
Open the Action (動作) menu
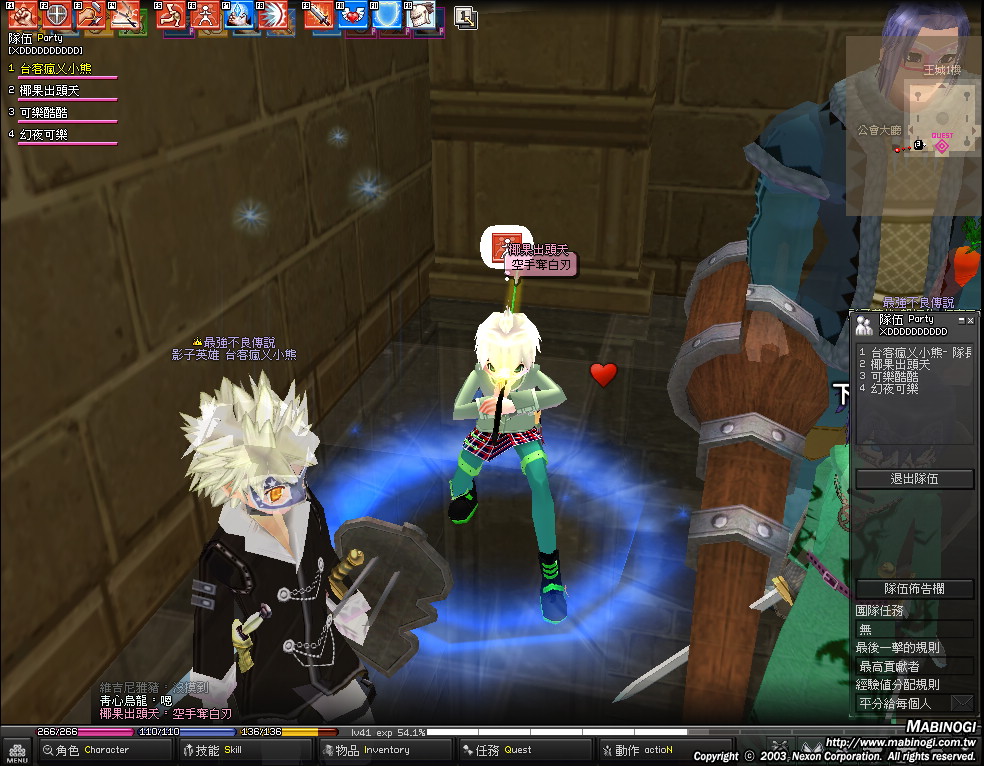(x=642, y=750)
